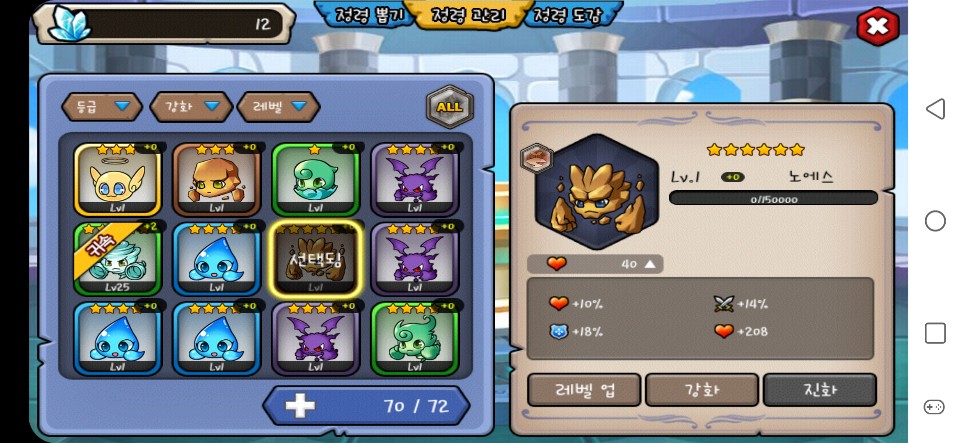Tap the Android back navigation button
Image resolution: width=960 pixels, height=443 pixels.
point(935,109)
